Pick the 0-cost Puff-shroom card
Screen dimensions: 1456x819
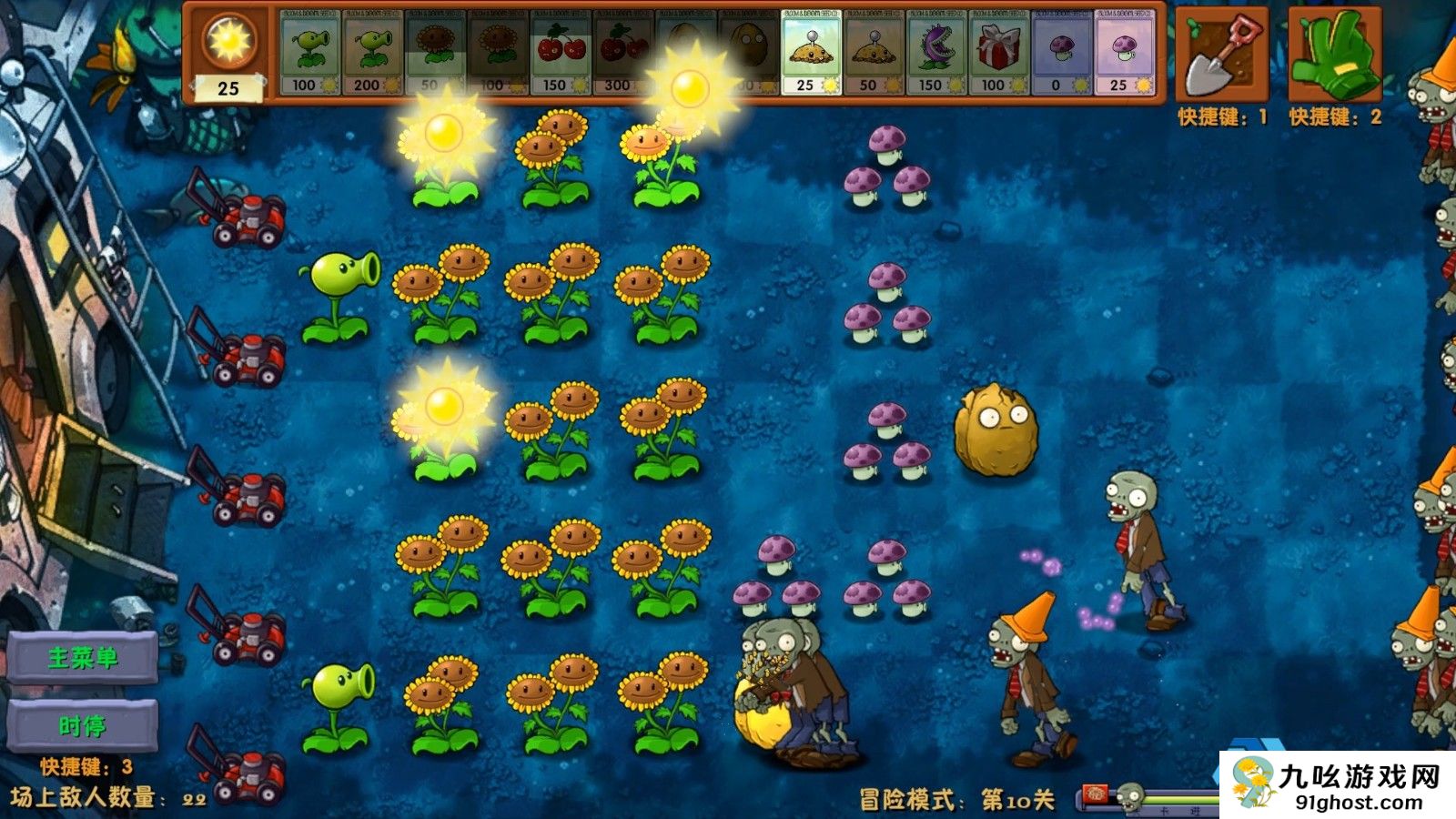coord(1062,53)
